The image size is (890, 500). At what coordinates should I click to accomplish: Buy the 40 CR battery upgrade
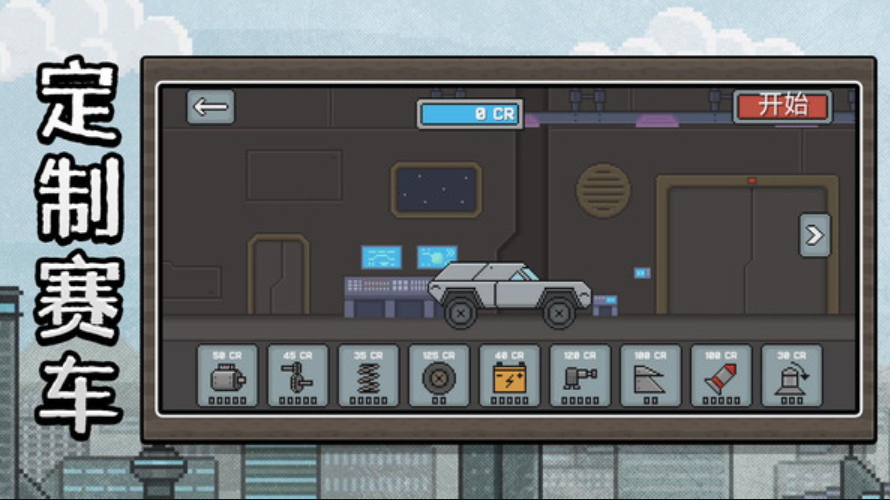pyautogui.click(x=510, y=376)
